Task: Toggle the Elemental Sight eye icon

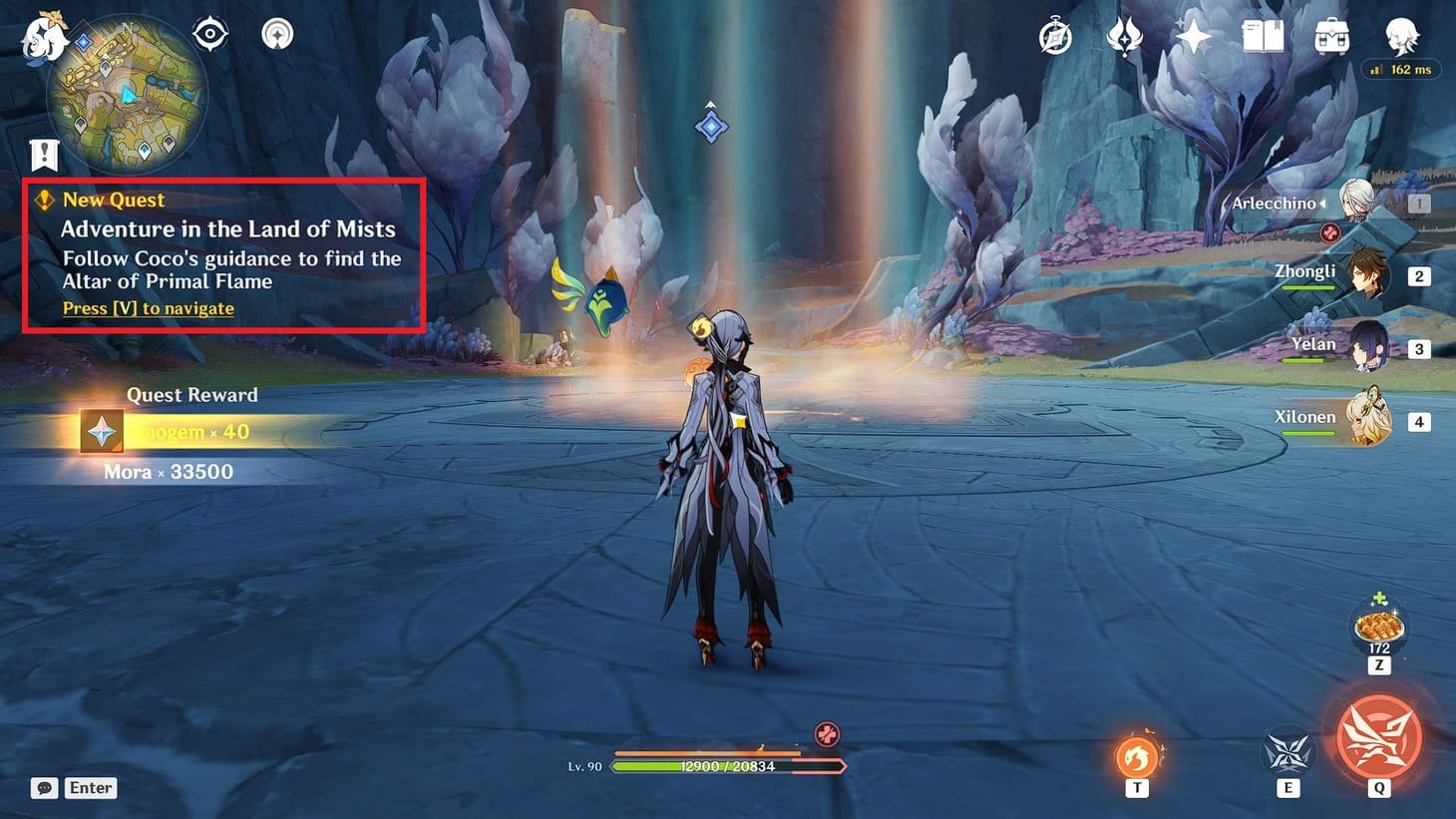Action: (208, 33)
